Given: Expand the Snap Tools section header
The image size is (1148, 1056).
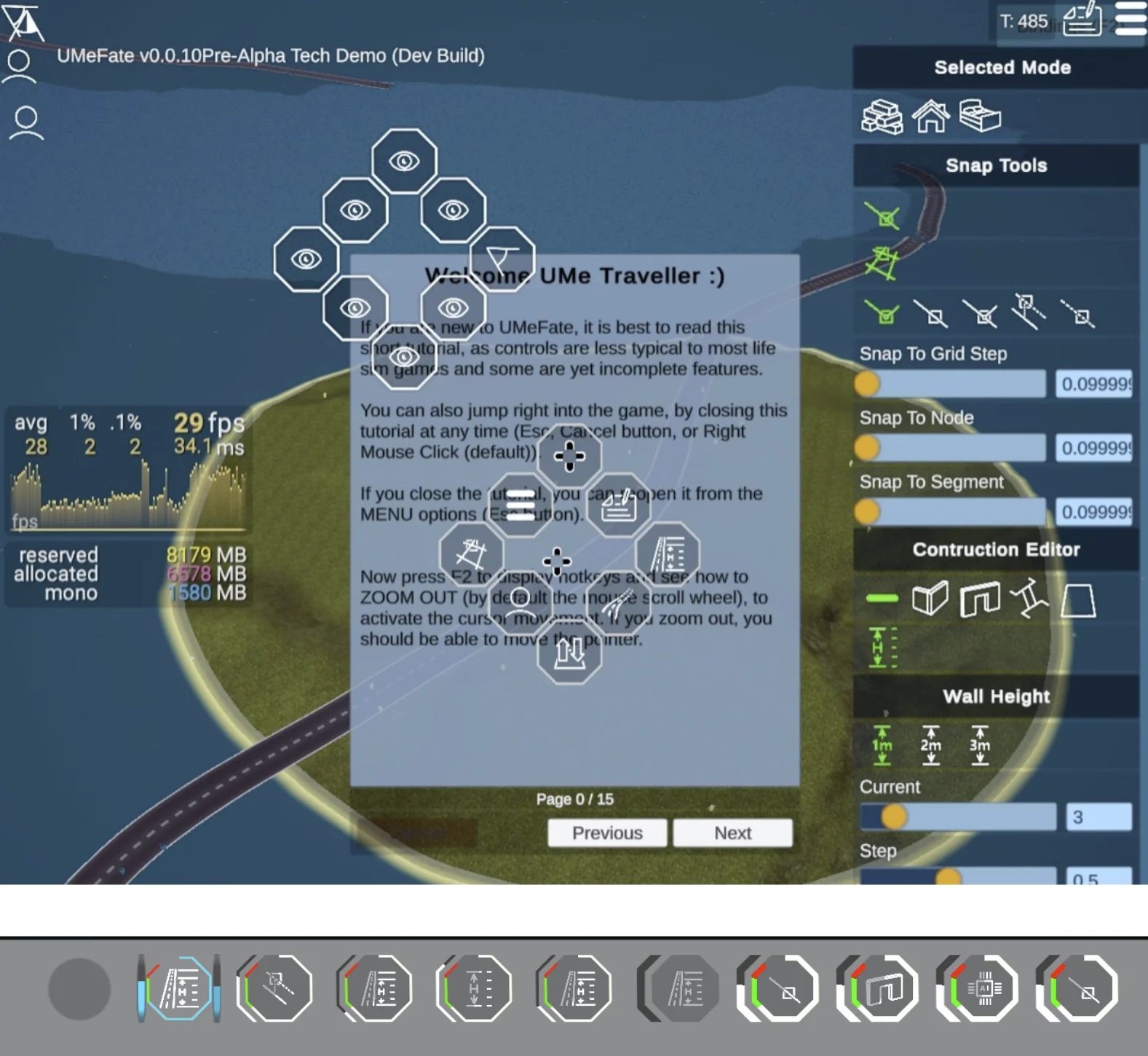Looking at the screenshot, I should 996,165.
